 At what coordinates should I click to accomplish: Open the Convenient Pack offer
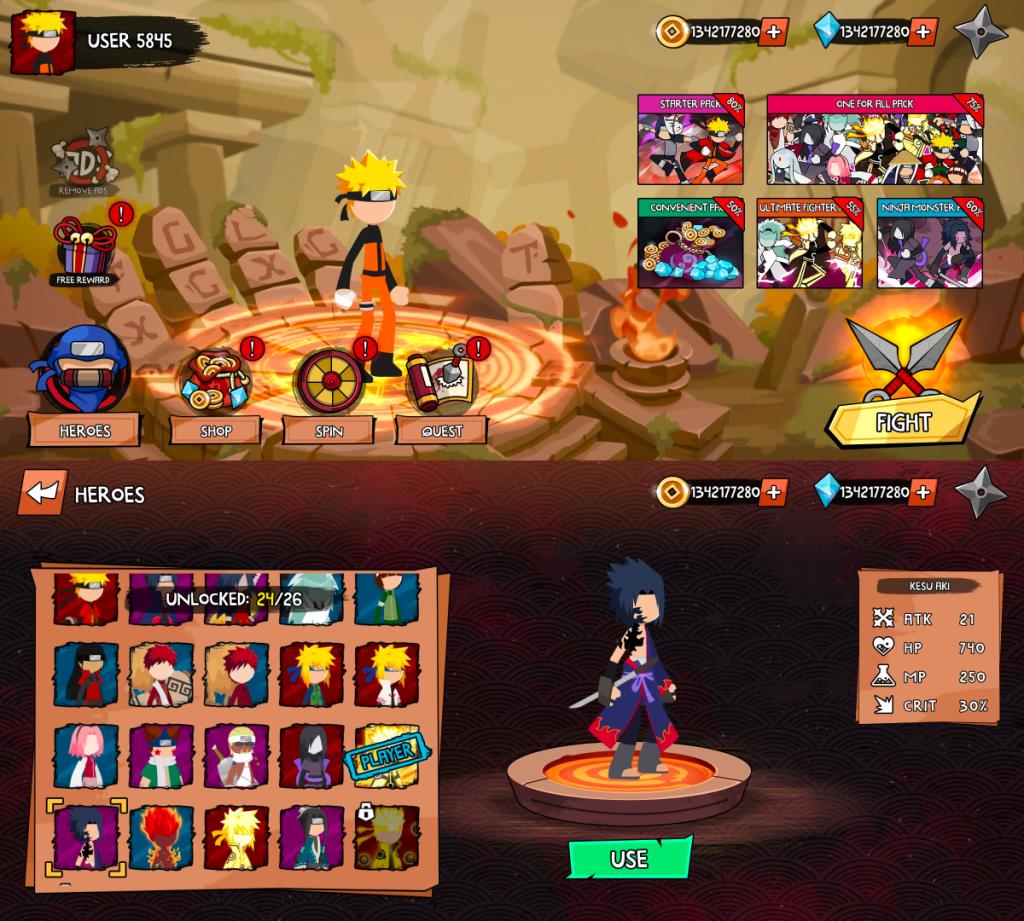pyautogui.click(x=691, y=243)
